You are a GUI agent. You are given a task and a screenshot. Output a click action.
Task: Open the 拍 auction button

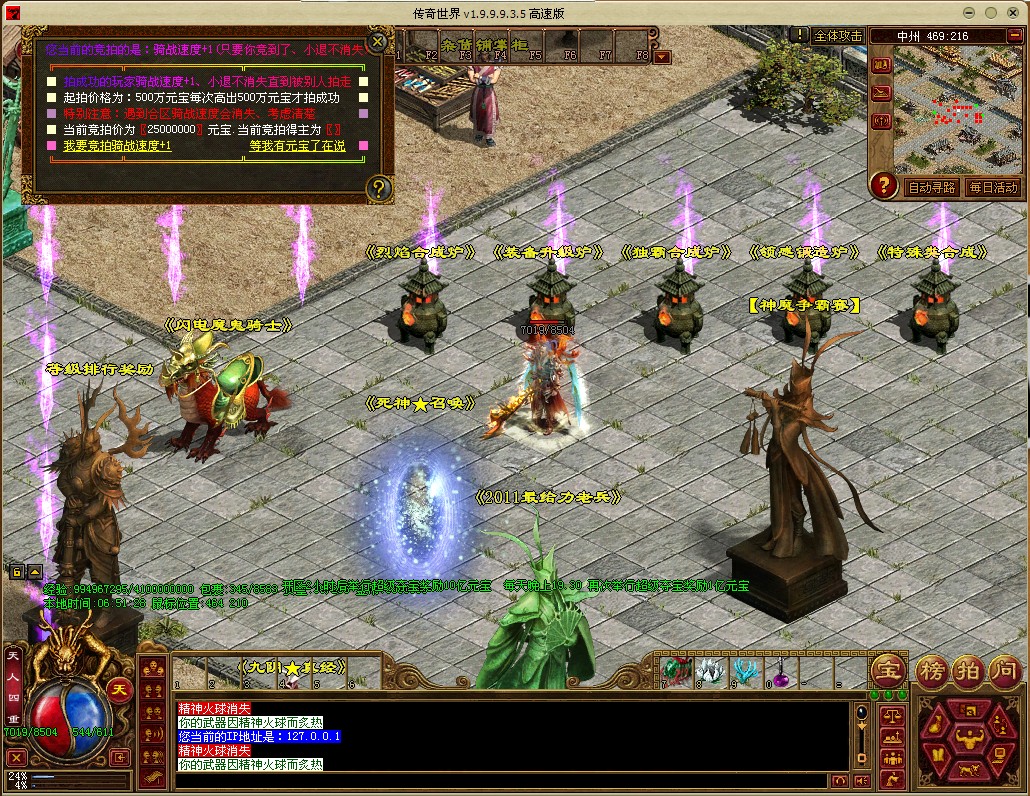tap(968, 670)
